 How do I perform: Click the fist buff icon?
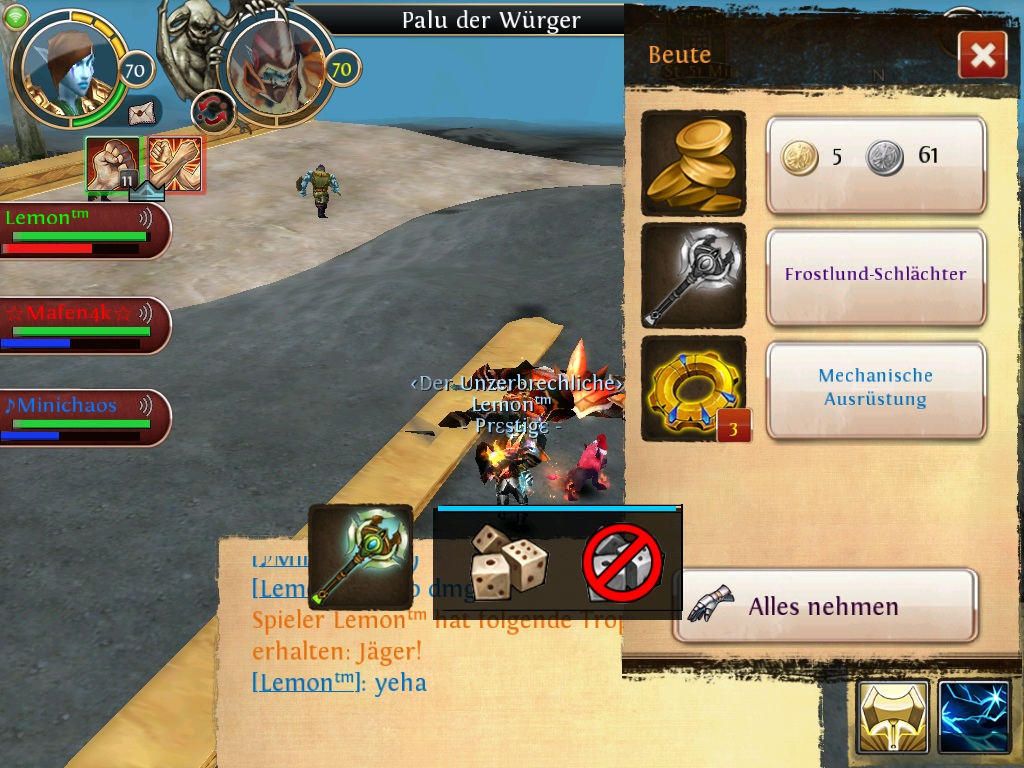tap(113, 164)
